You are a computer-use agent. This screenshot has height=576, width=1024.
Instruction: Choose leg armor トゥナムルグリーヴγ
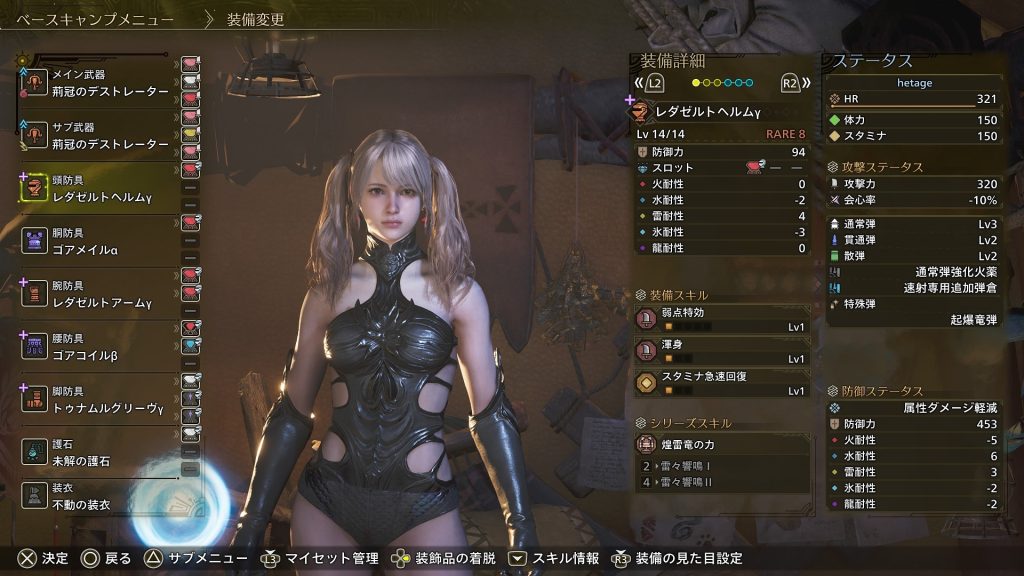click(x=100, y=400)
